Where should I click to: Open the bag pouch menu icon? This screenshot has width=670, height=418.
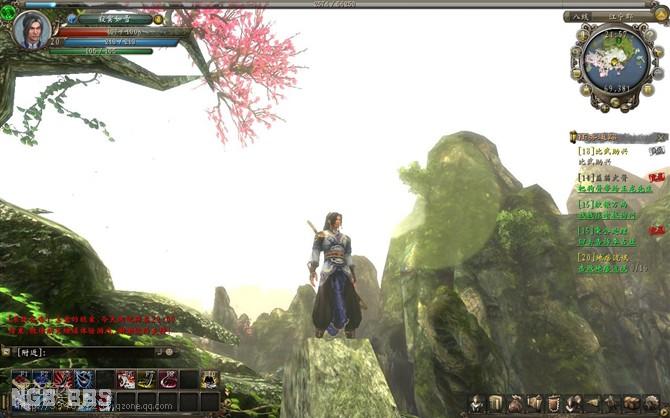pos(515,402)
